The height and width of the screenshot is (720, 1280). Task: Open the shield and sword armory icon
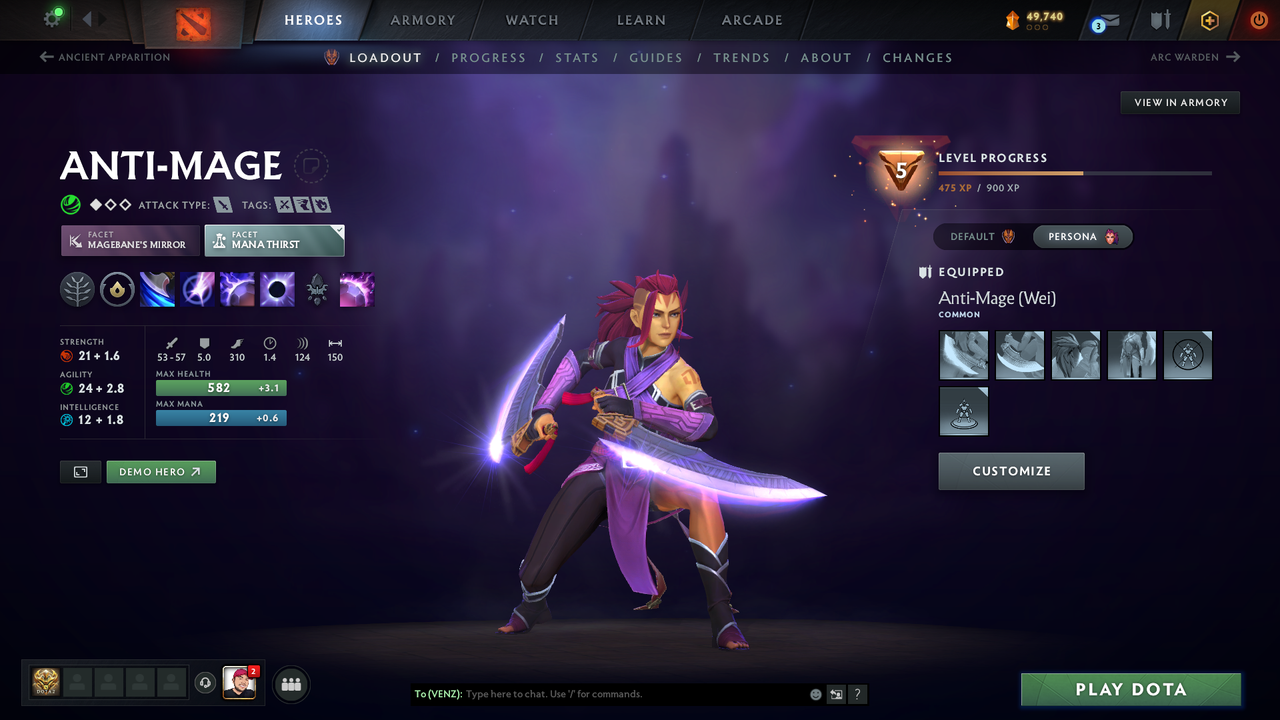[x=1159, y=20]
